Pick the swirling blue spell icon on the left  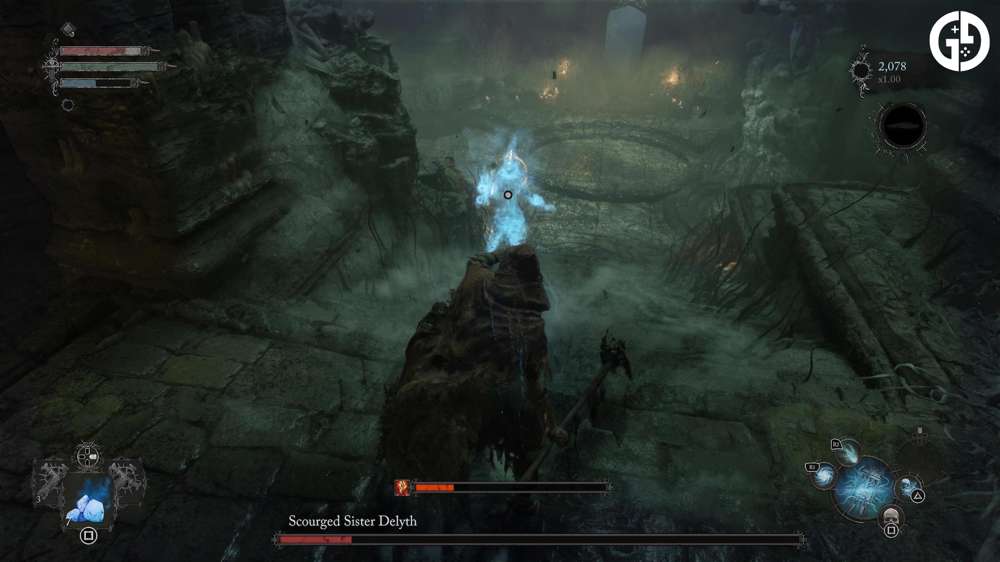pos(826,476)
